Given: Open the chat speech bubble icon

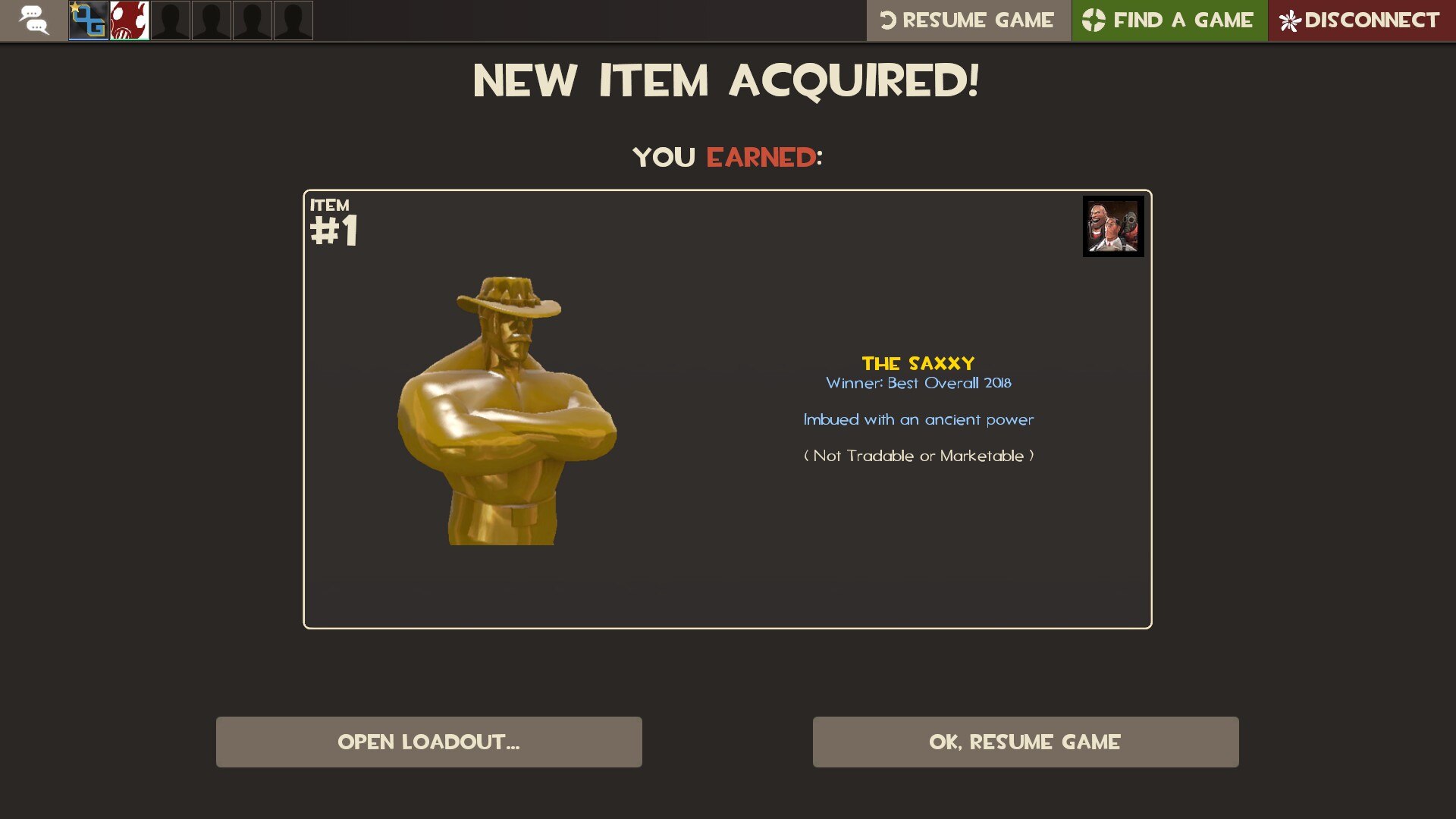Looking at the screenshot, I should point(33,20).
